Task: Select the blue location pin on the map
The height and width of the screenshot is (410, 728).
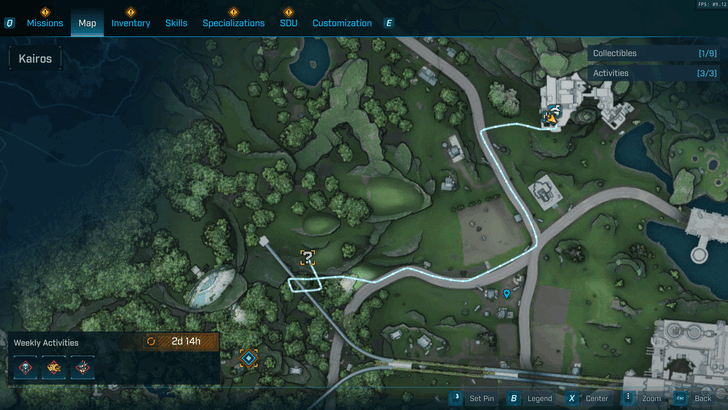Action: [x=507, y=294]
